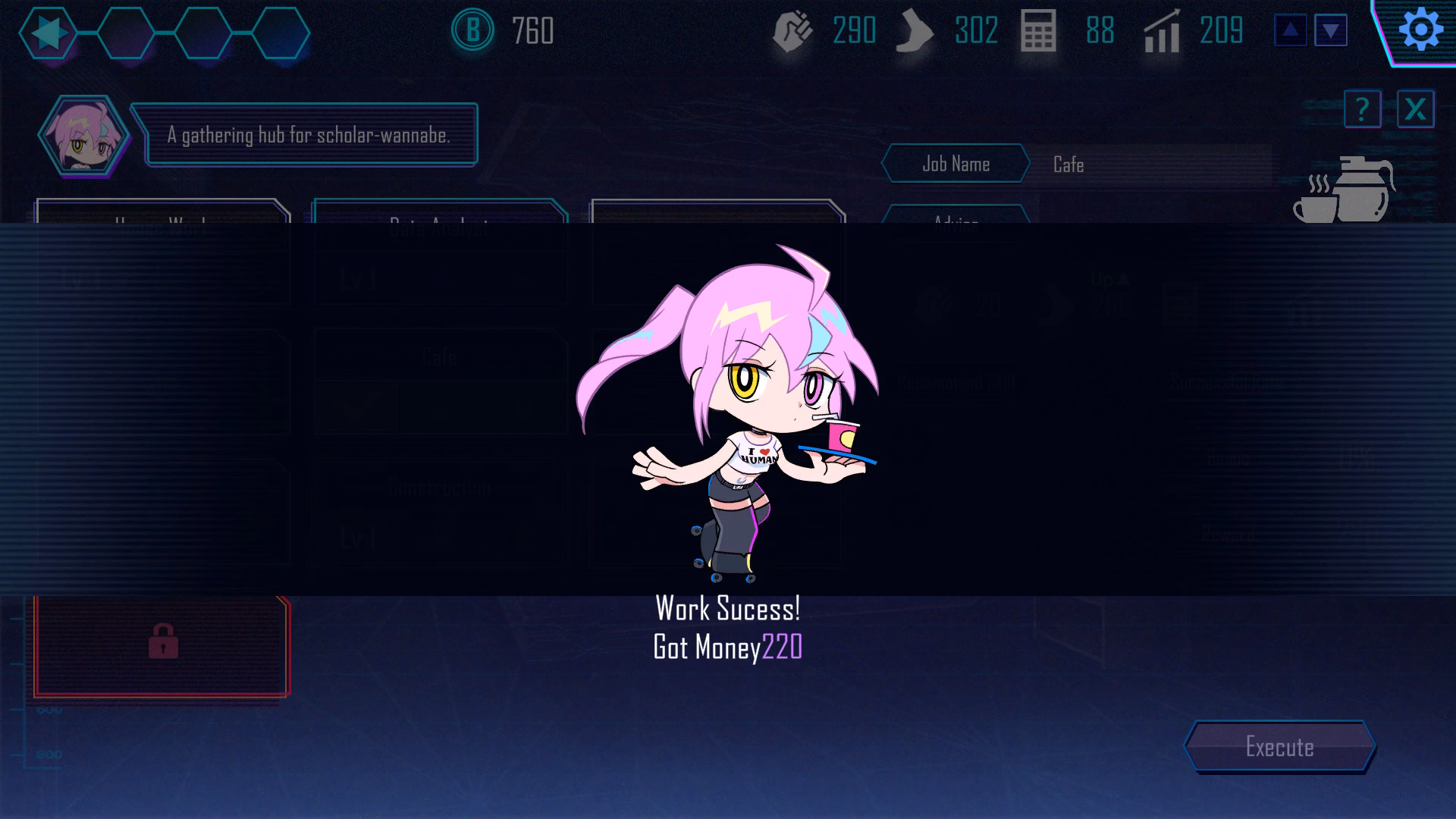Viewport: 1456px width, 819px height.
Task: Click the Job Name label button
Action: click(x=957, y=164)
